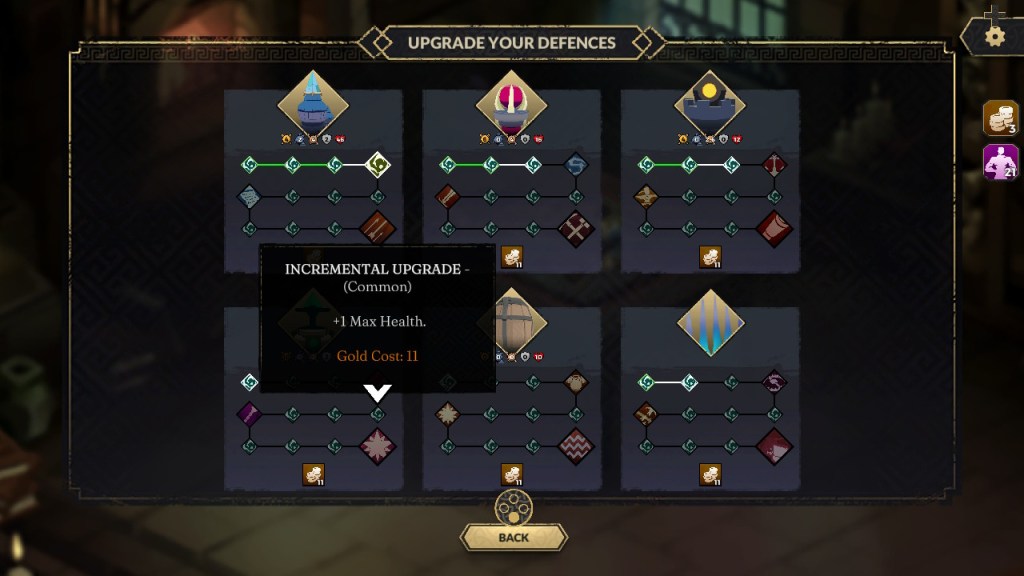Pick the pink starburst upgrade node
This screenshot has width=1024, height=576.
(x=377, y=446)
